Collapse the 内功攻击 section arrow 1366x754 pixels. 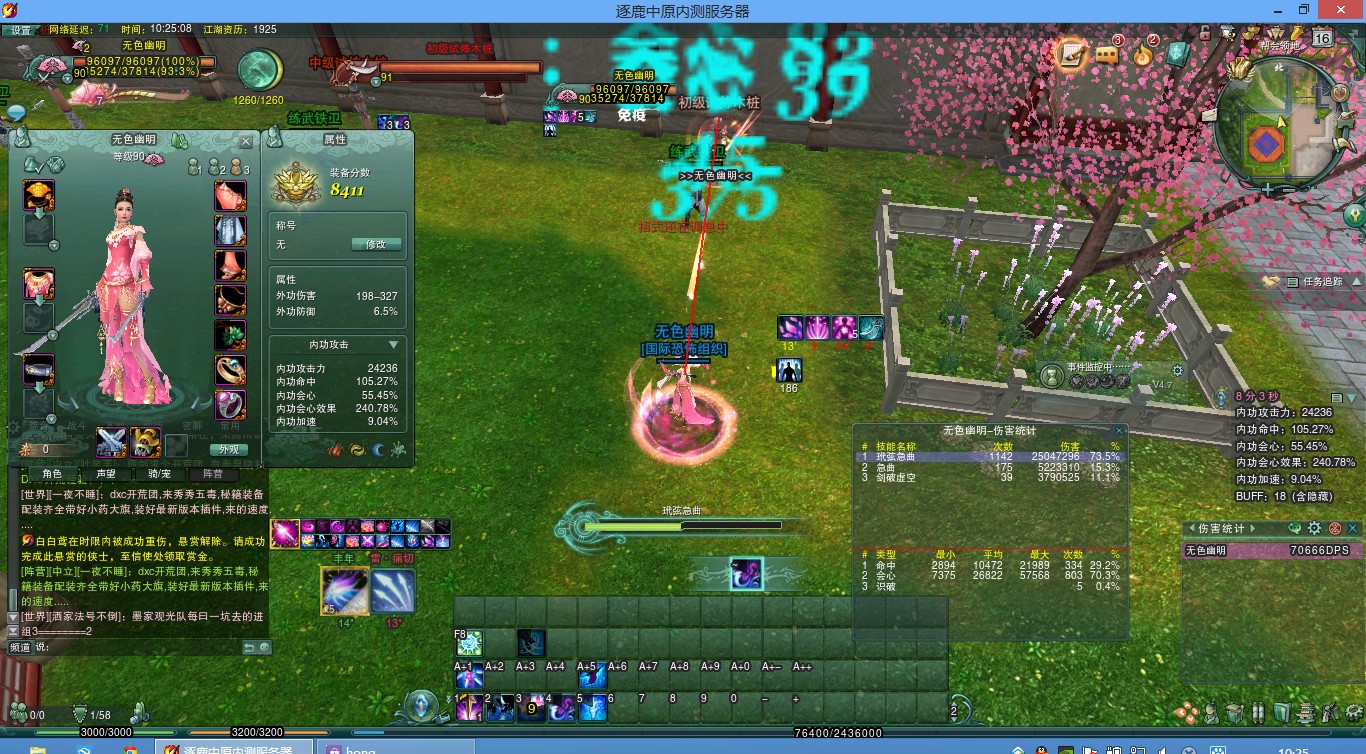coord(393,343)
